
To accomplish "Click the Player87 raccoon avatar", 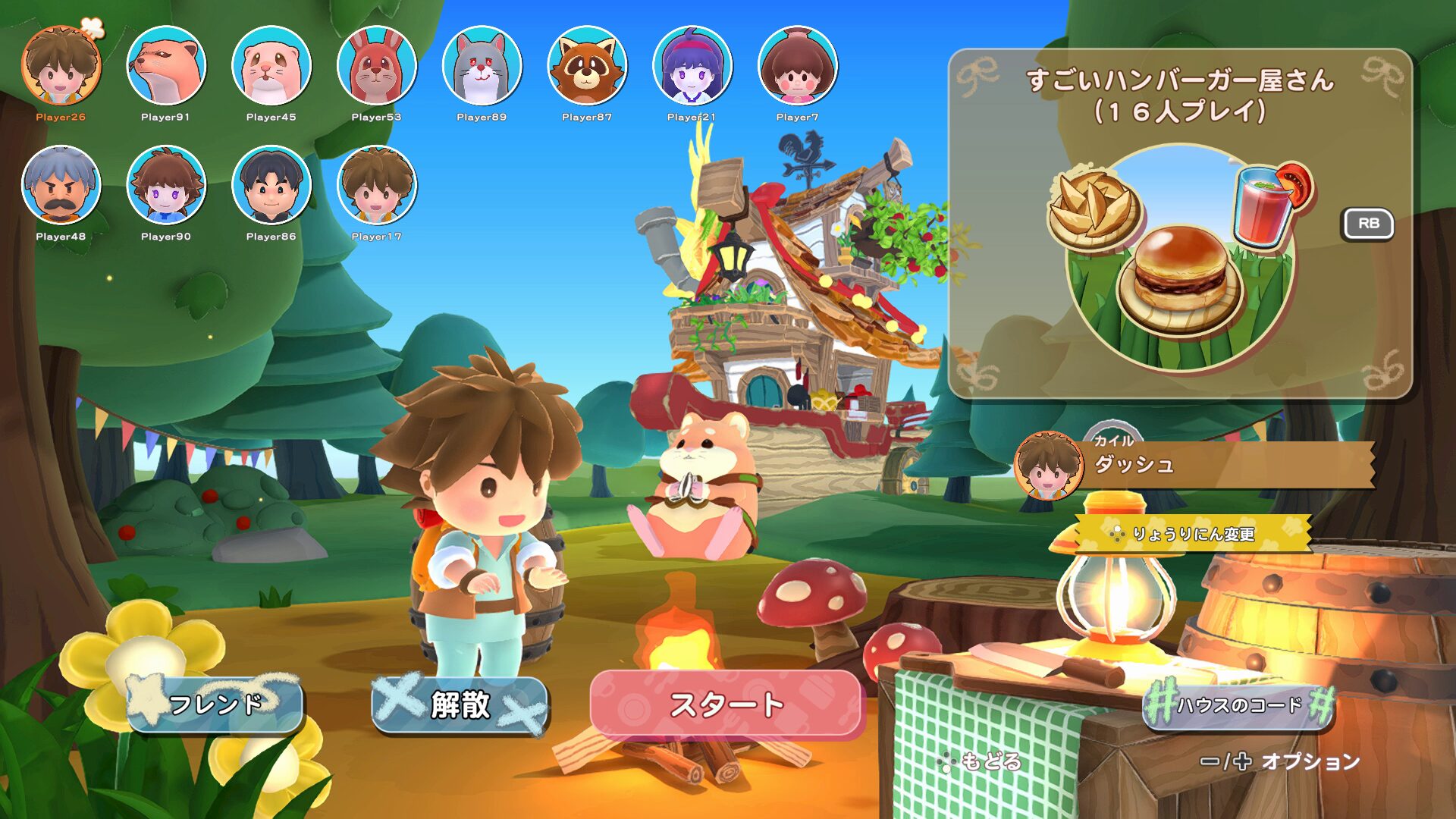I will tap(588, 68).
